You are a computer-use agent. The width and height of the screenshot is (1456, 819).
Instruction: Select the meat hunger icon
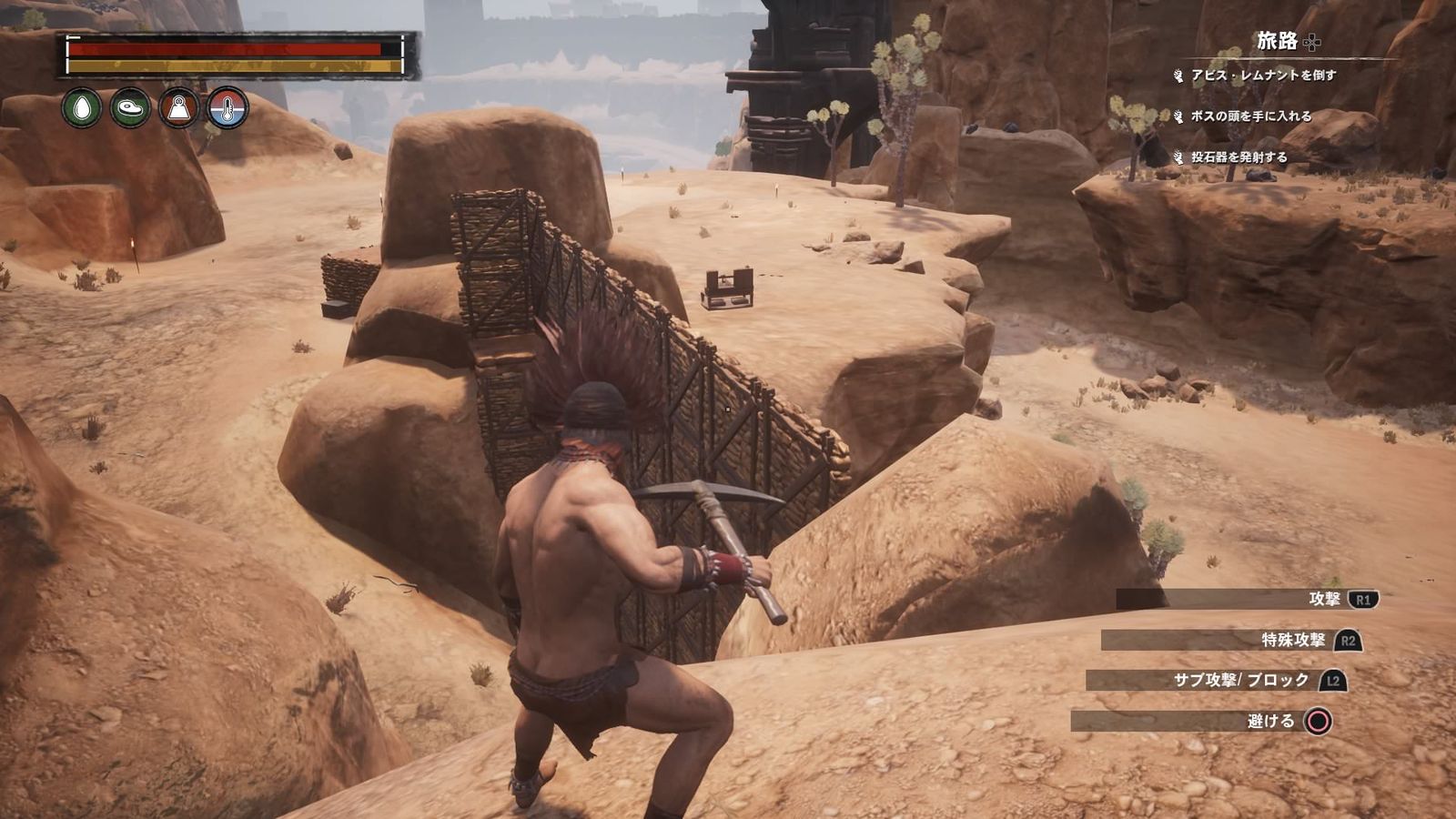click(130, 108)
